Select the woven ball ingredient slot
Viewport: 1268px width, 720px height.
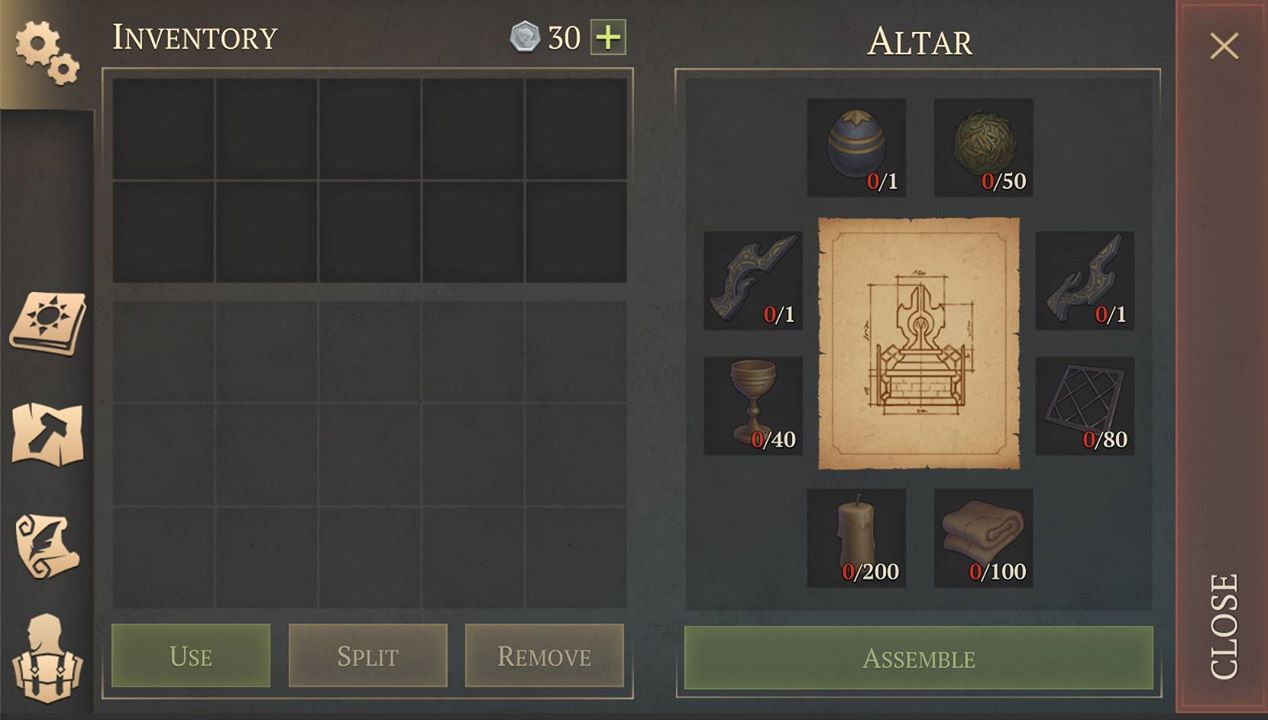pyautogui.click(x=983, y=147)
